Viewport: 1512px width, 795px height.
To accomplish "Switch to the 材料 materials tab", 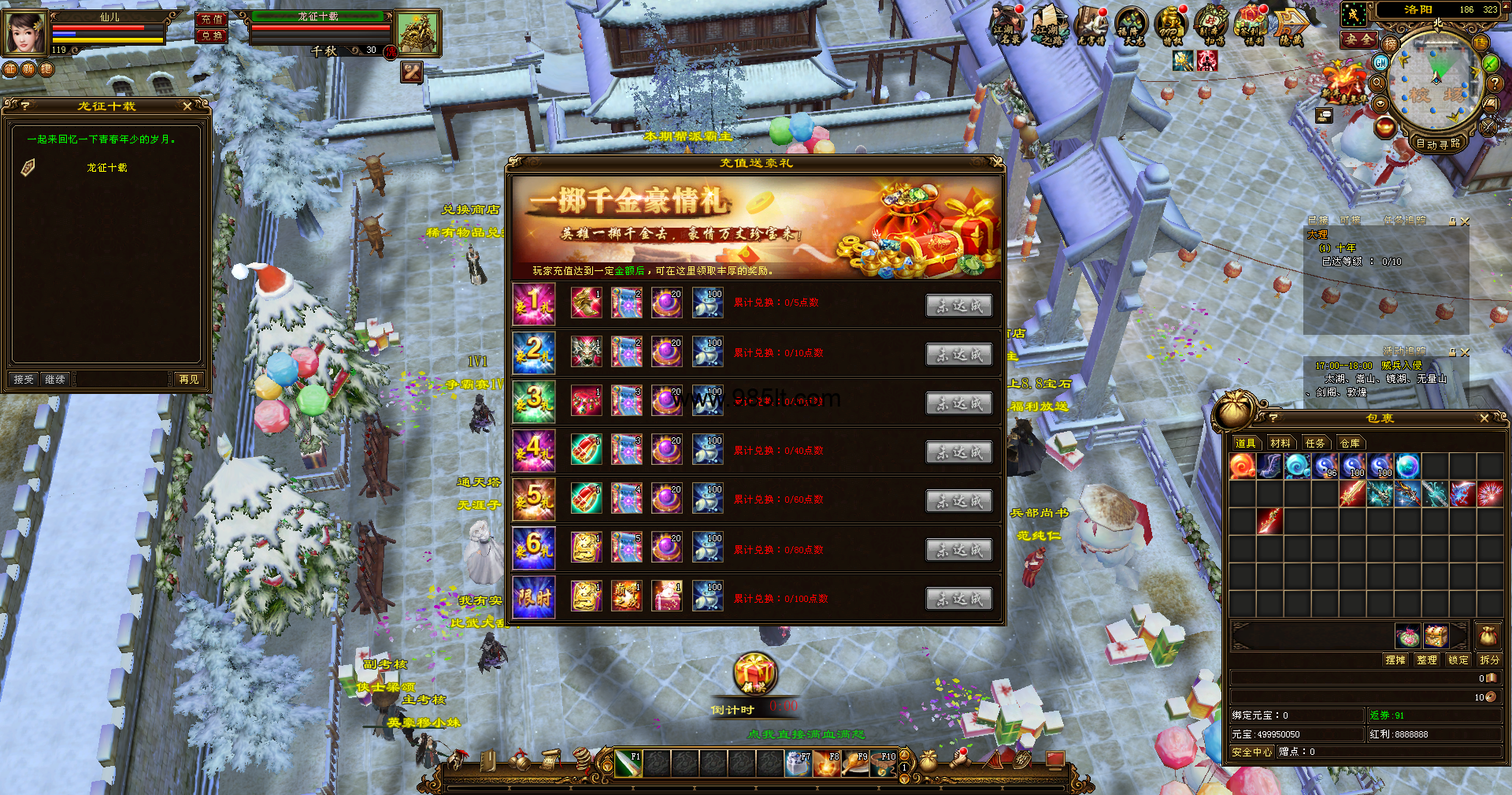I will [x=1280, y=443].
